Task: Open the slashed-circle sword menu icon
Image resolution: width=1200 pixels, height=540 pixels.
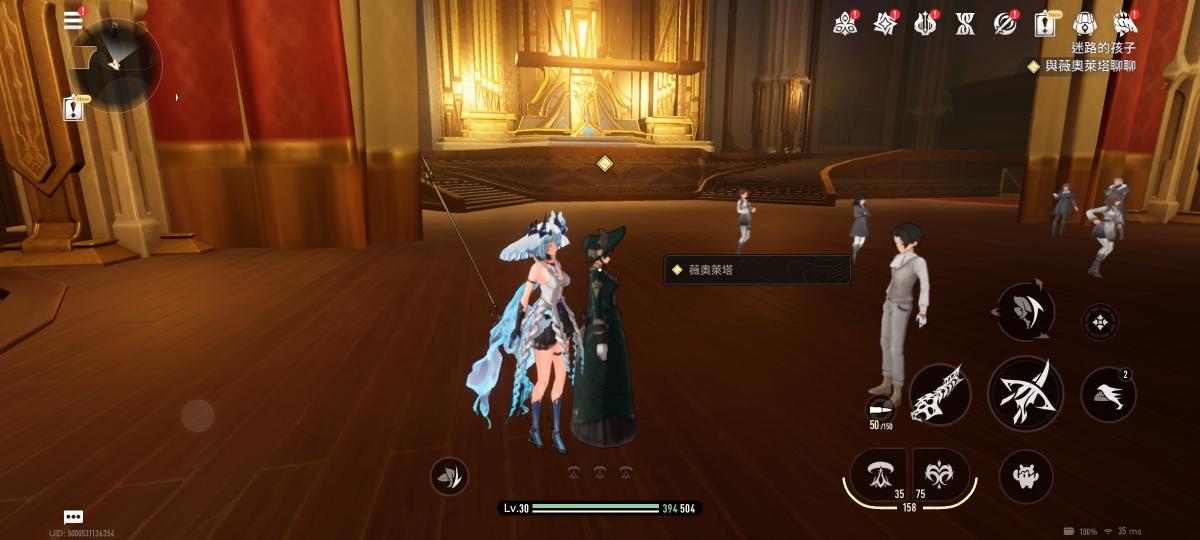Action: (x=1005, y=23)
